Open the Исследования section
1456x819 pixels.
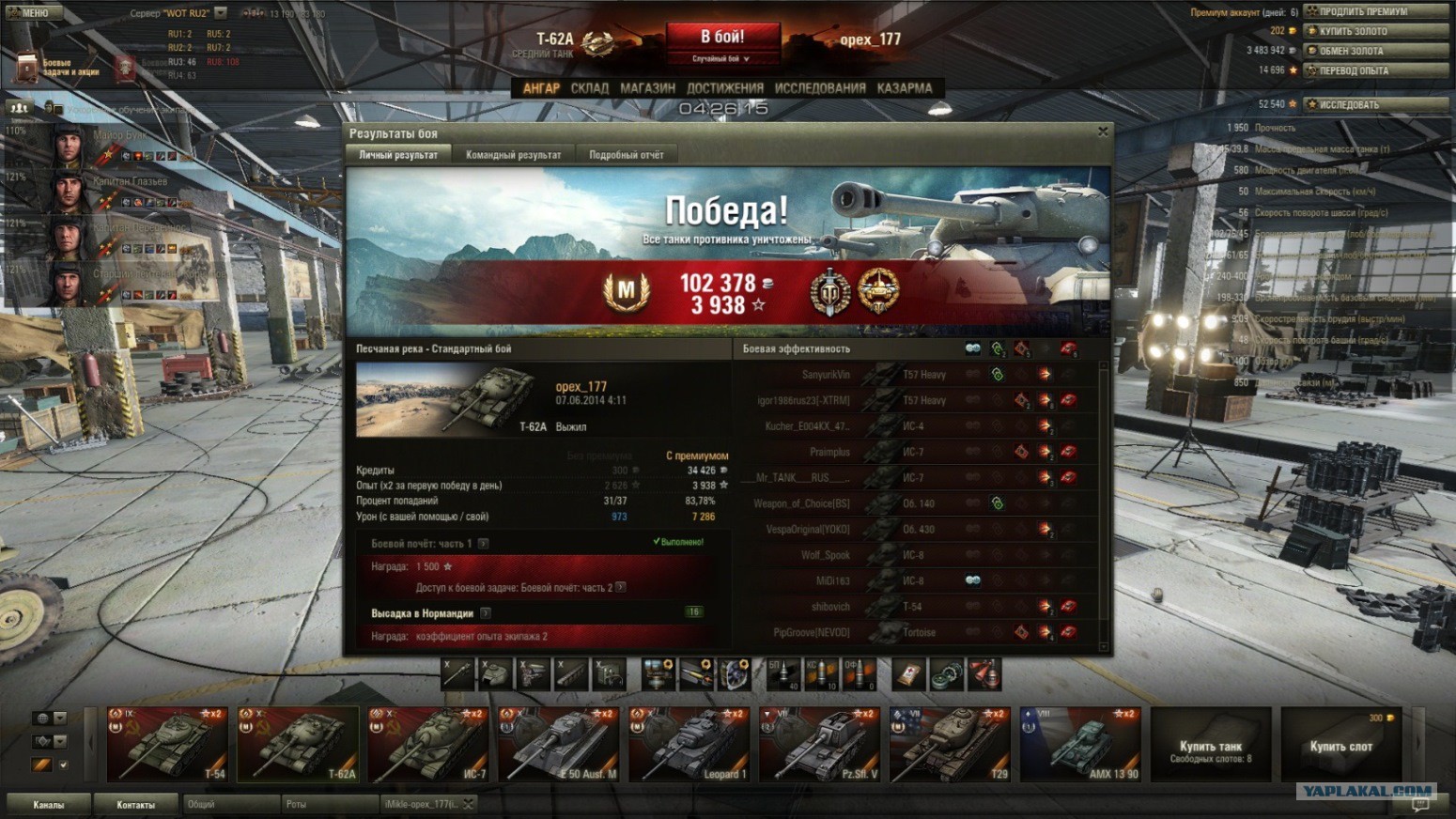(x=820, y=88)
